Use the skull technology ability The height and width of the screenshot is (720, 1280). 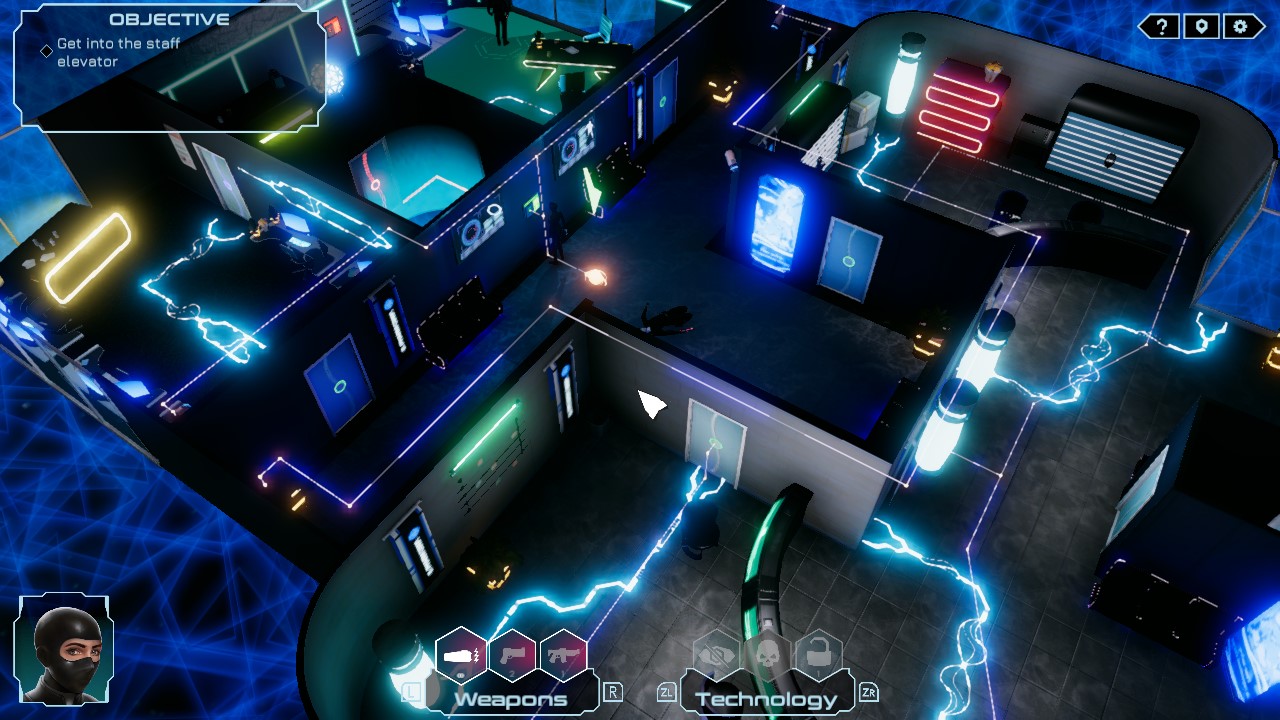pyautogui.click(x=767, y=655)
